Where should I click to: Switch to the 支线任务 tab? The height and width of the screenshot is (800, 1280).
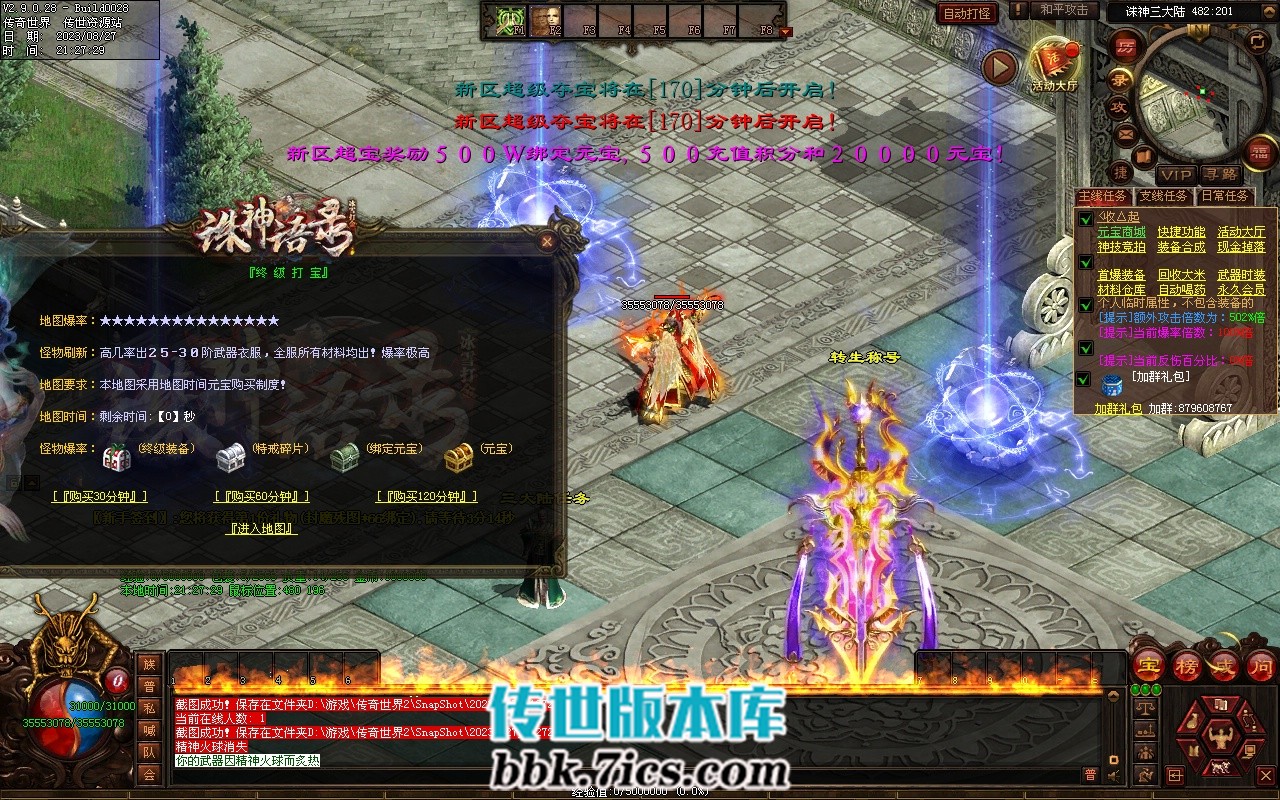tap(1164, 197)
